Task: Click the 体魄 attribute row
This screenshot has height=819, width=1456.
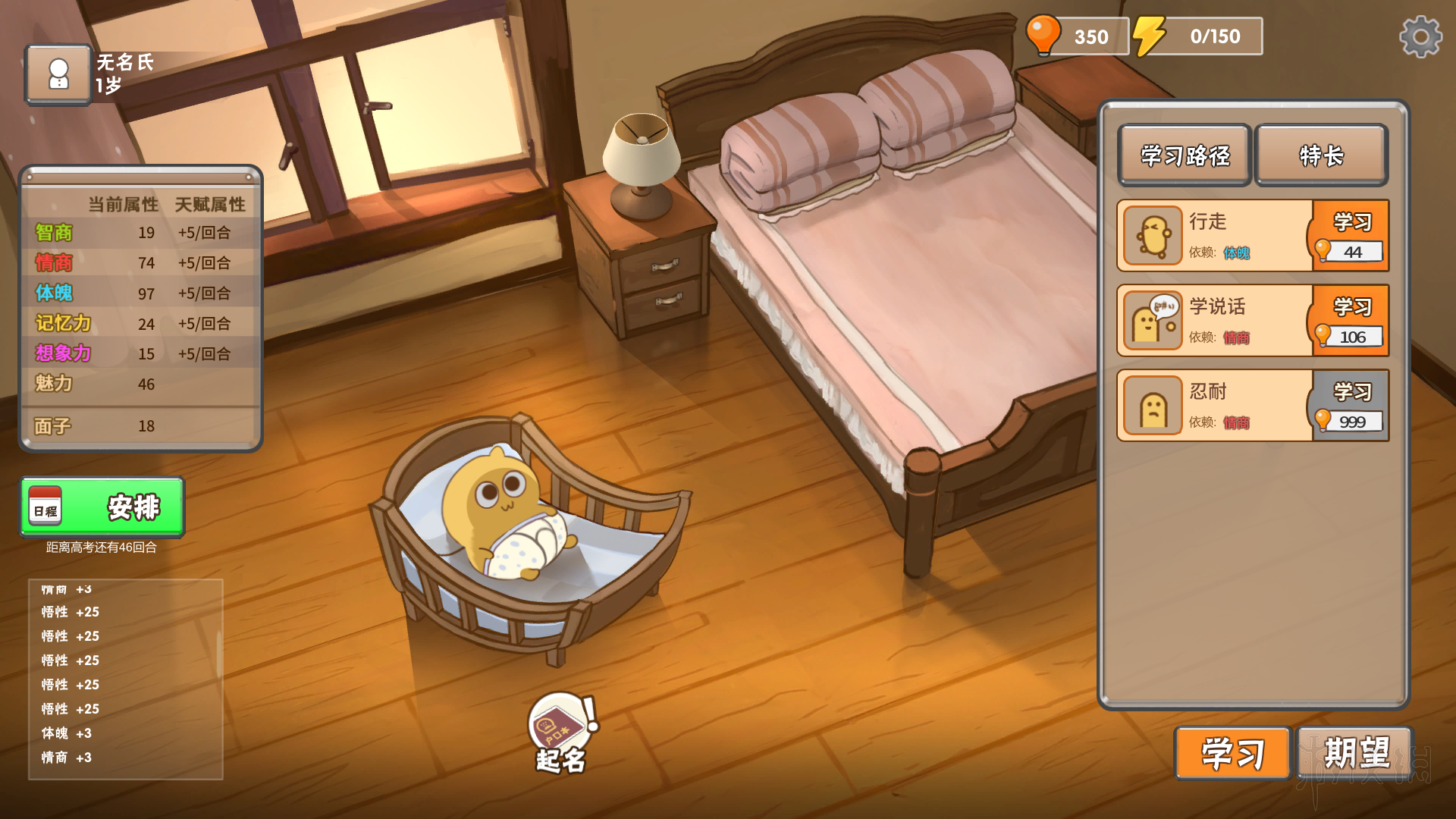Action: 140,293
